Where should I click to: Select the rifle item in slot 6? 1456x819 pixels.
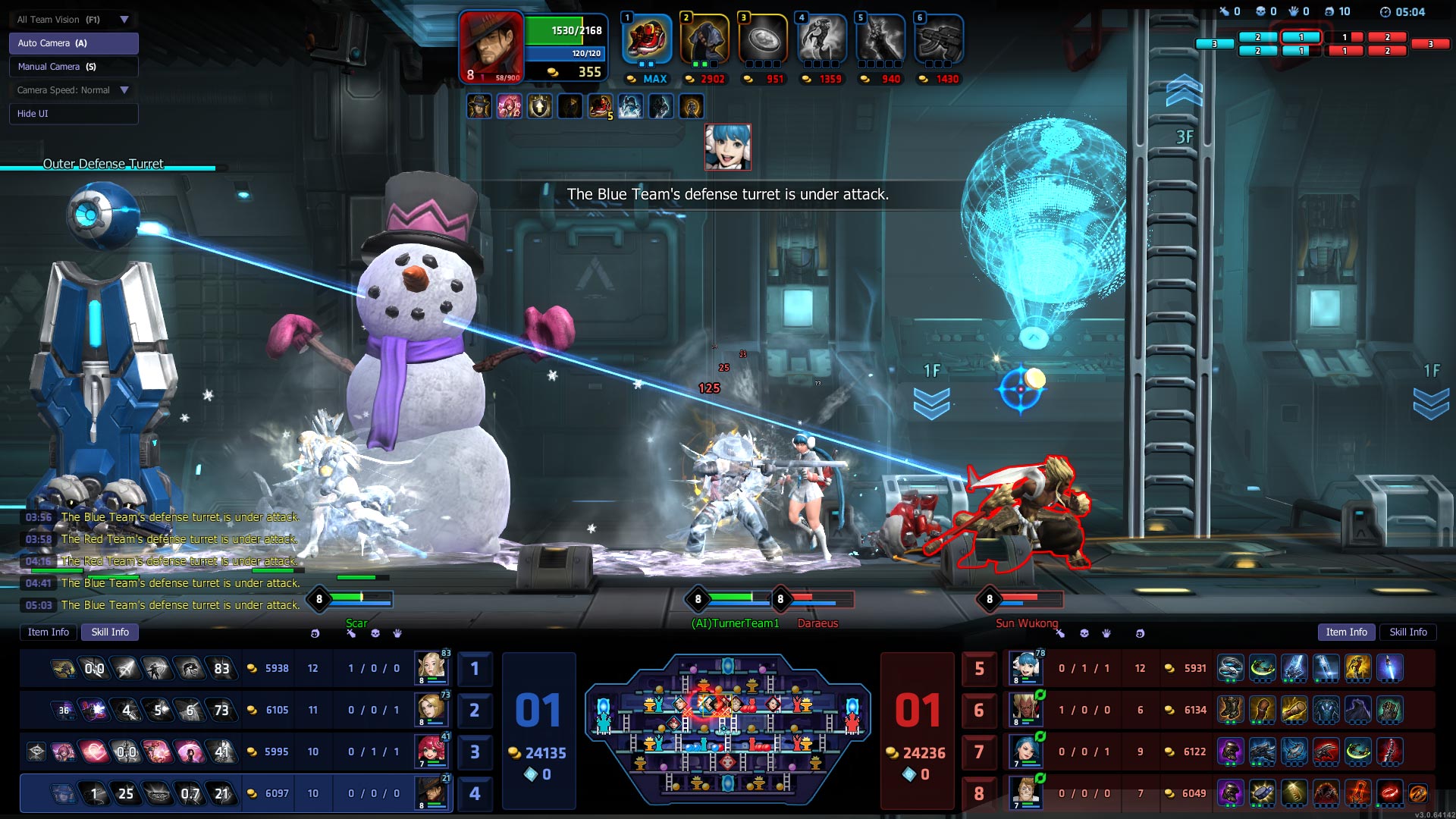(x=939, y=39)
